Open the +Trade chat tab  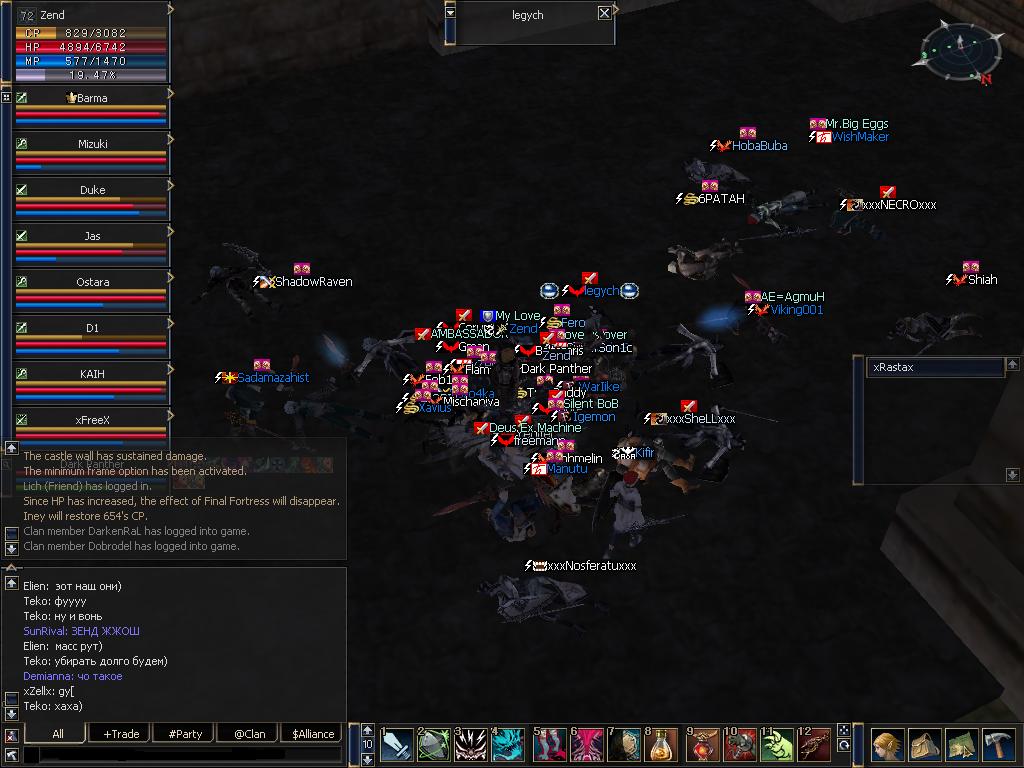121,734
